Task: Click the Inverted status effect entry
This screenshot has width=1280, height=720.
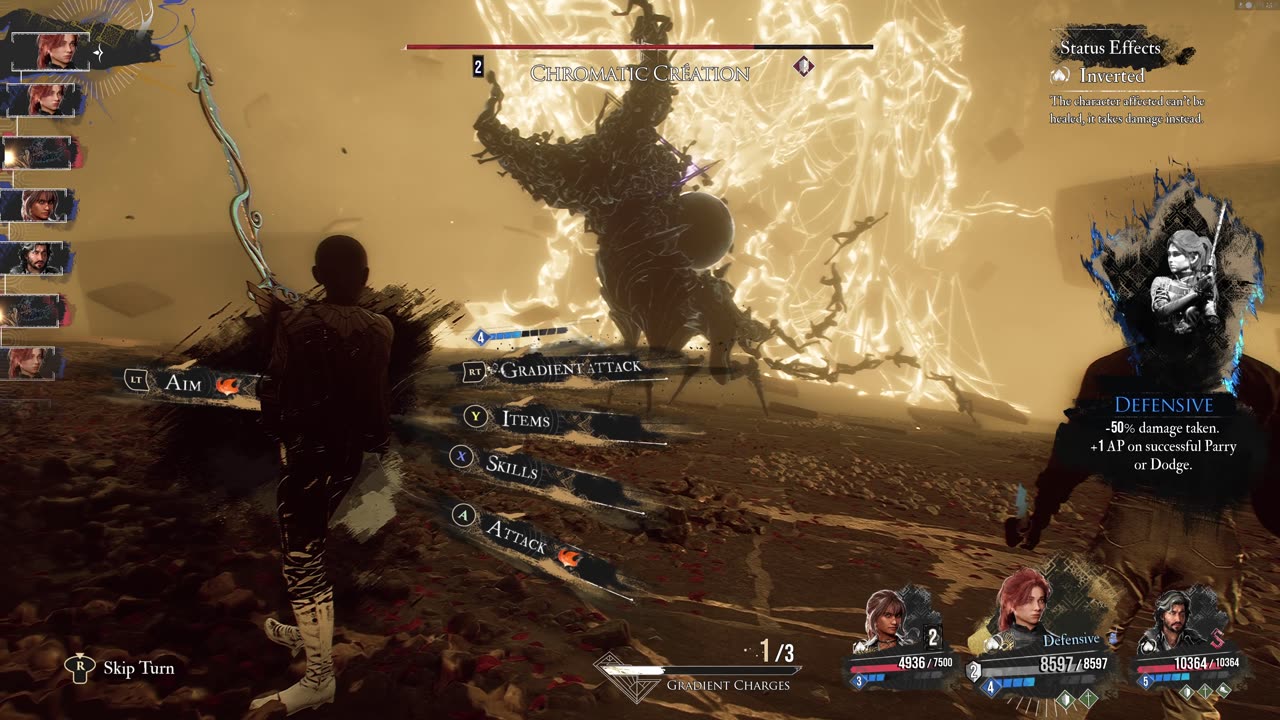Action: click(x=1111, y=76)
